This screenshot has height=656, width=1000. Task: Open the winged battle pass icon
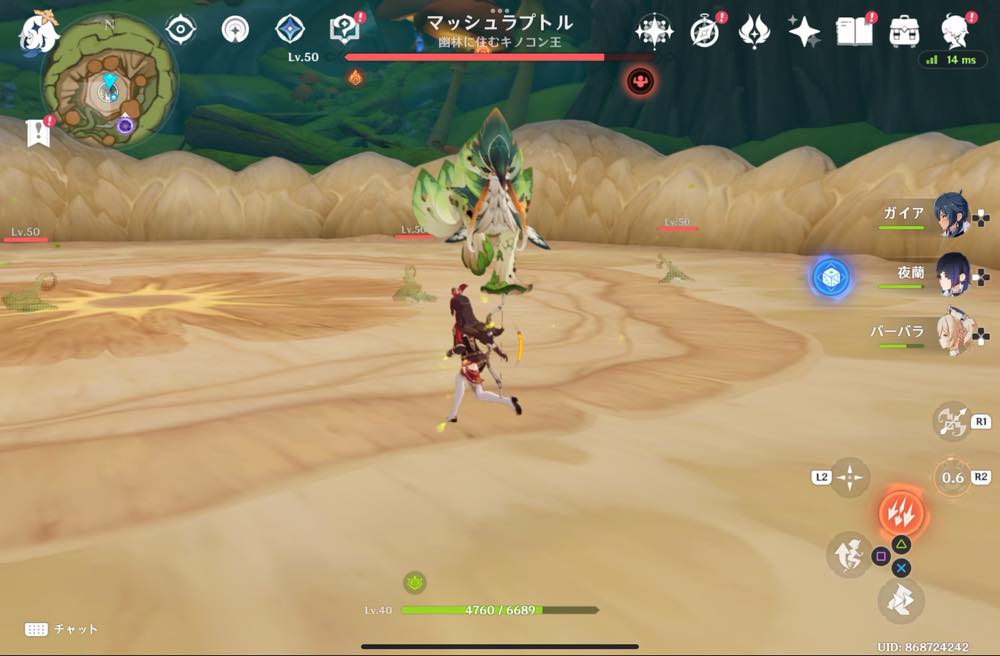(x=753, y=32)
